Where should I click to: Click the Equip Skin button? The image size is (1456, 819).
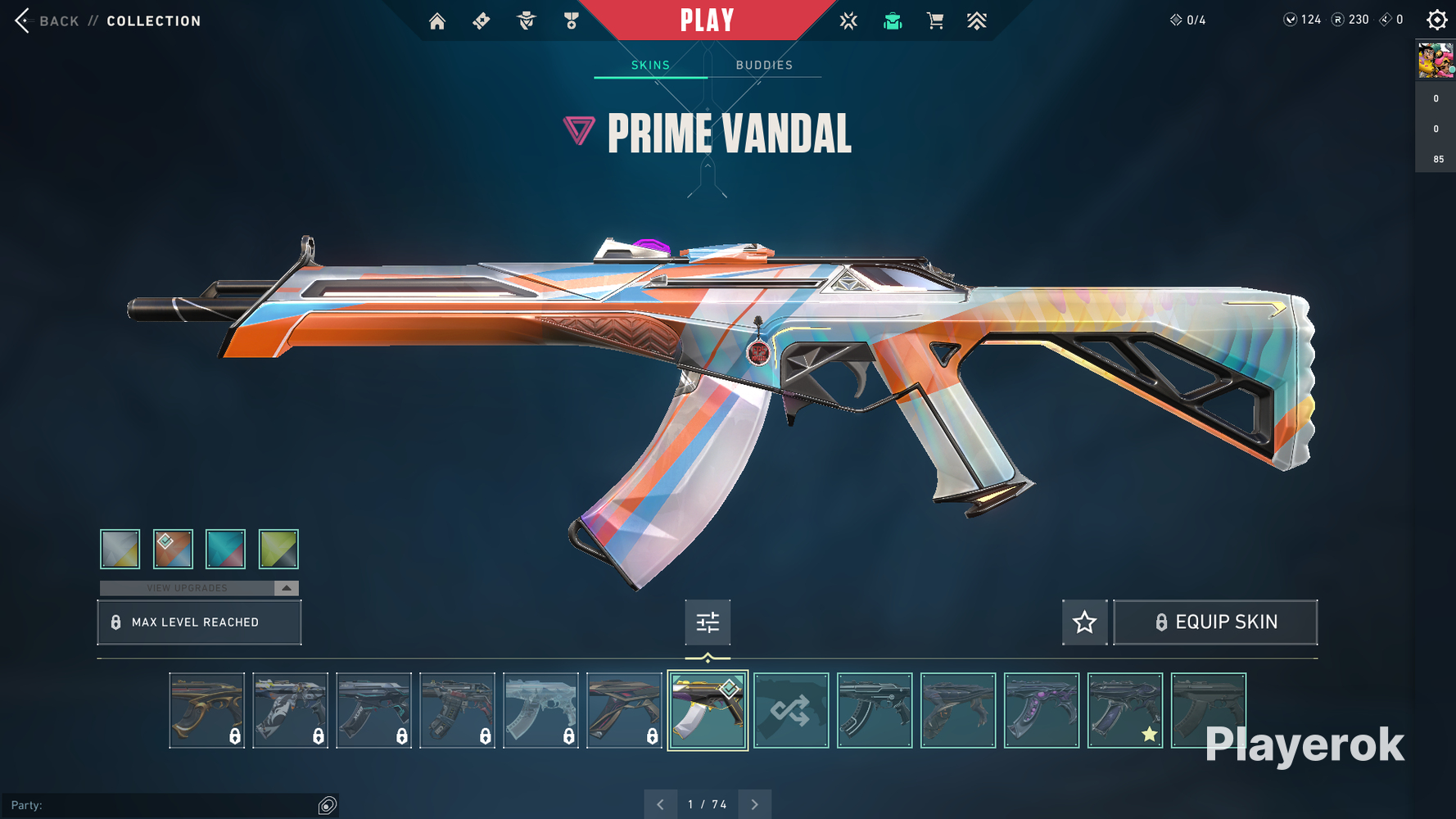pyautogui.click(x=1215, y=622)
